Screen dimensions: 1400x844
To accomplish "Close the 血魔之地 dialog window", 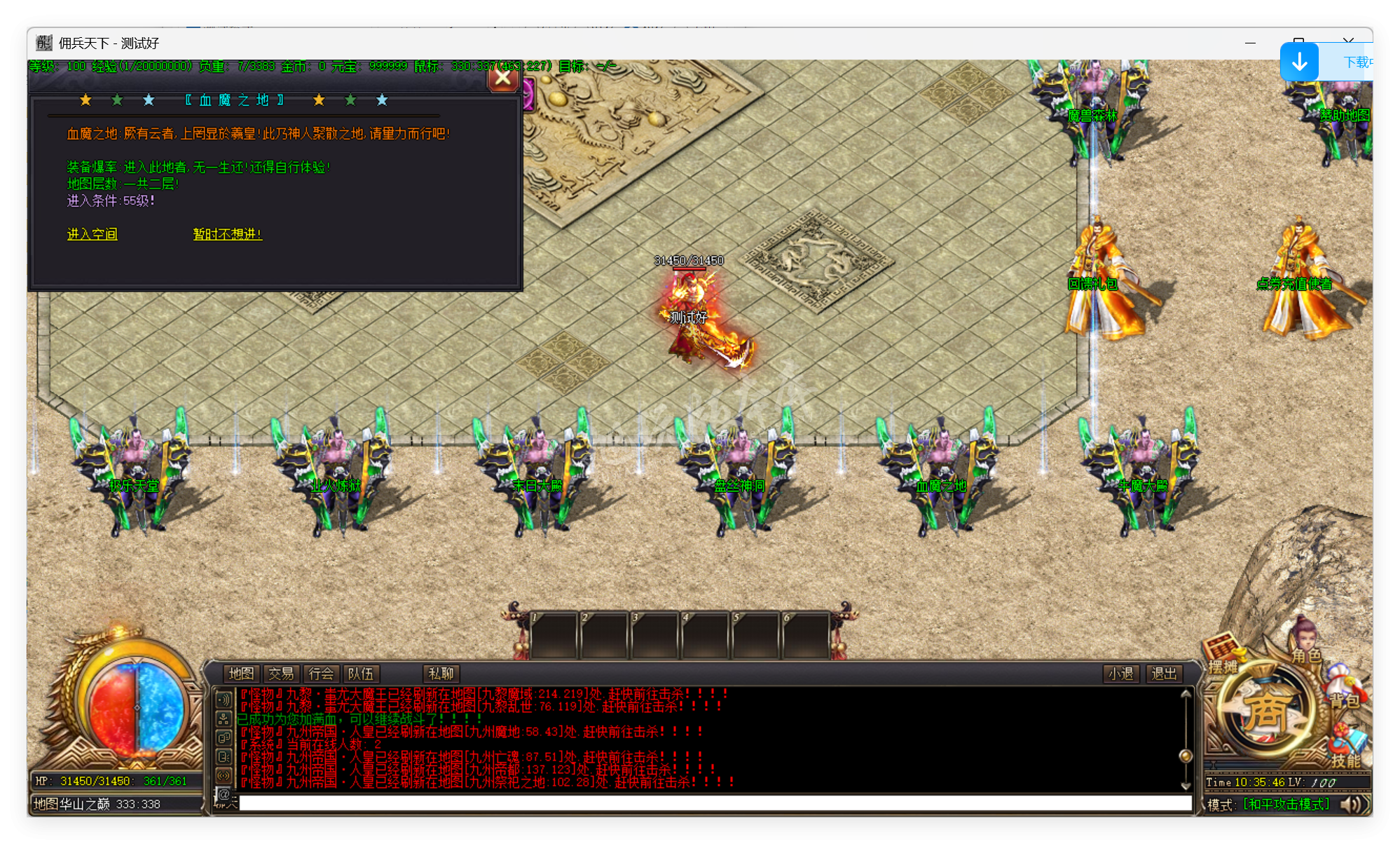I will (x=502, y=78).
